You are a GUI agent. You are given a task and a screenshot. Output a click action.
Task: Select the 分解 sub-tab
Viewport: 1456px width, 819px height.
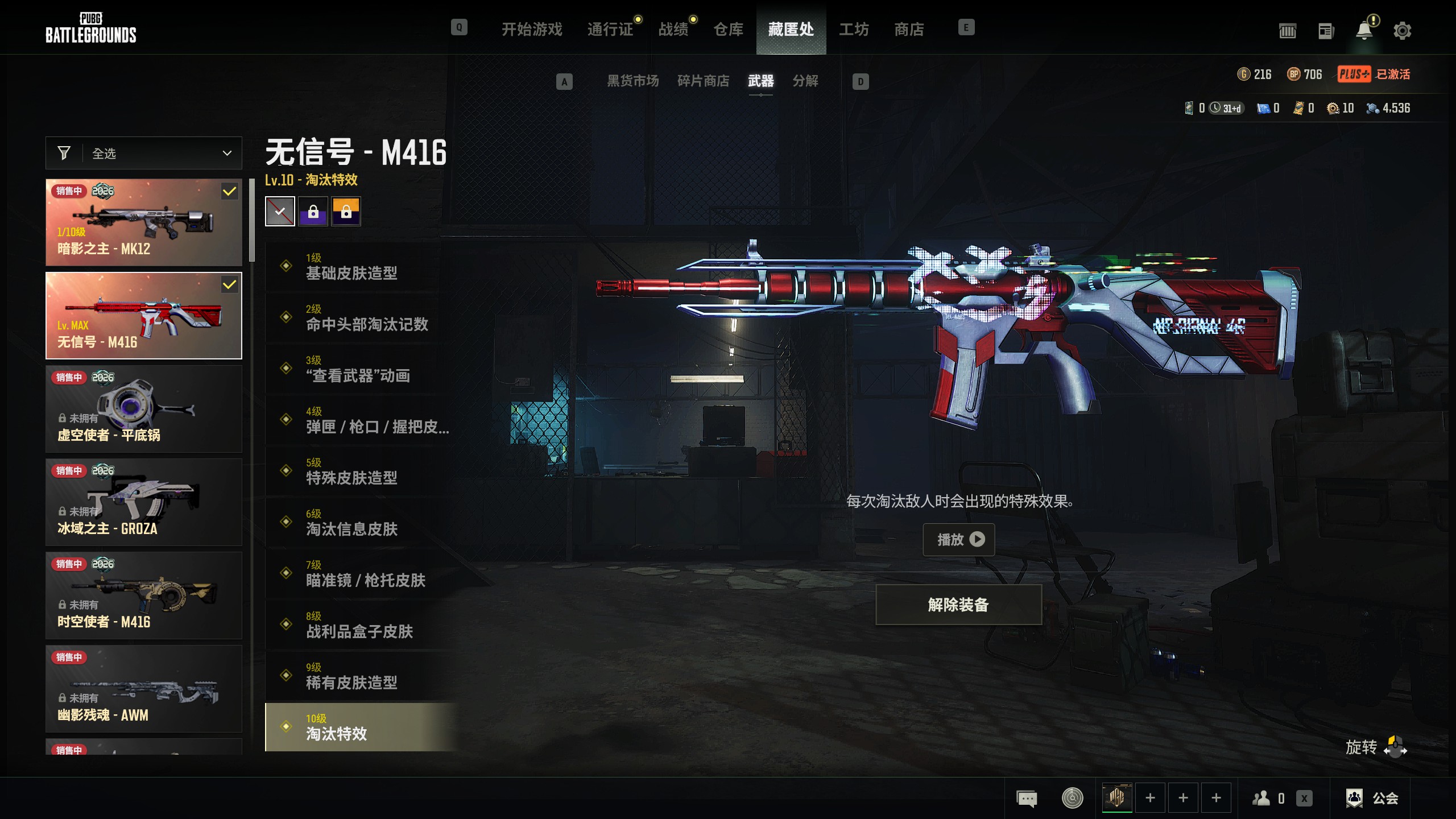point(805,81)
